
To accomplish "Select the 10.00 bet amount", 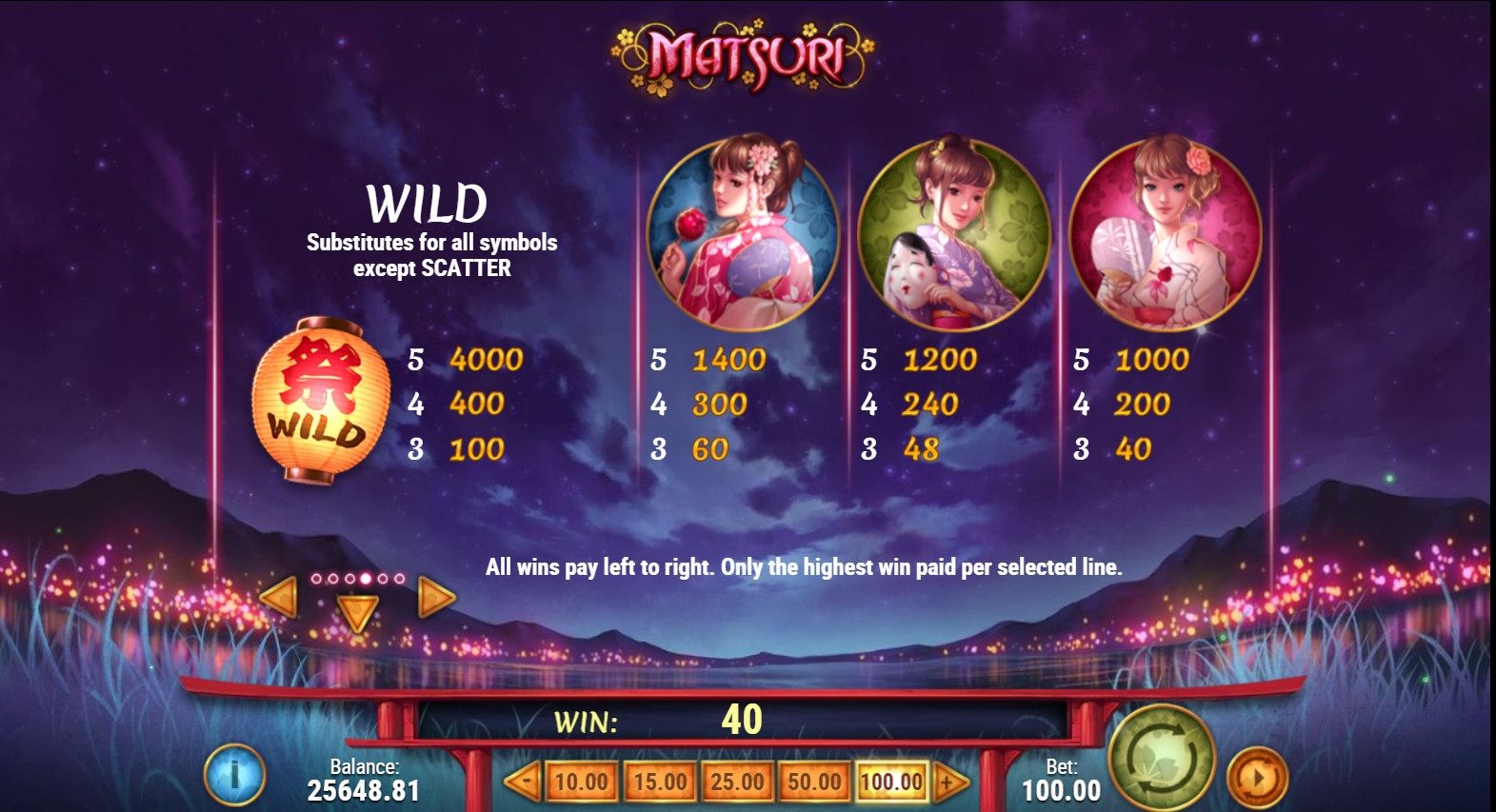I will 581,782.
